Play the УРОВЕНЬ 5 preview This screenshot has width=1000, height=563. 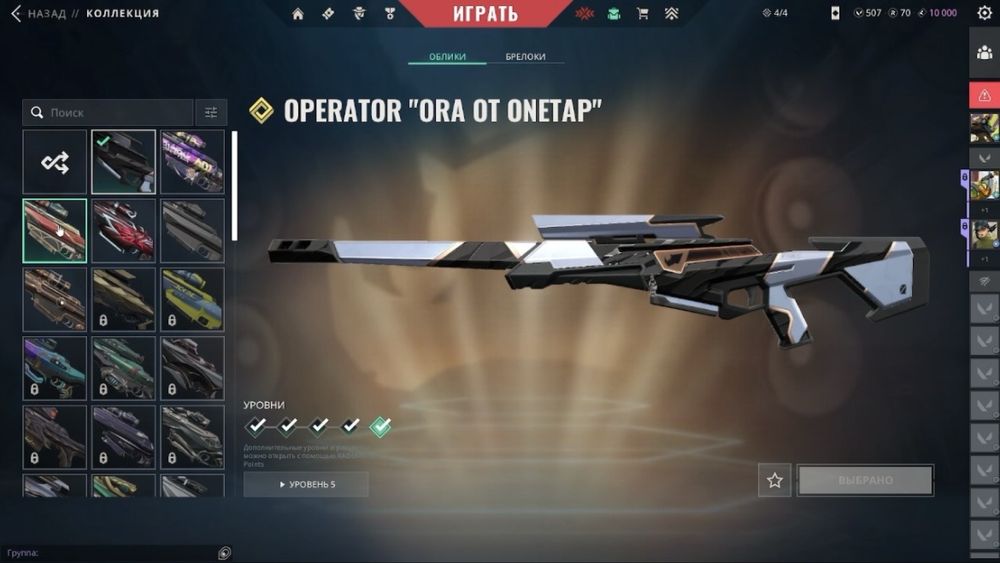coord(306,485)
